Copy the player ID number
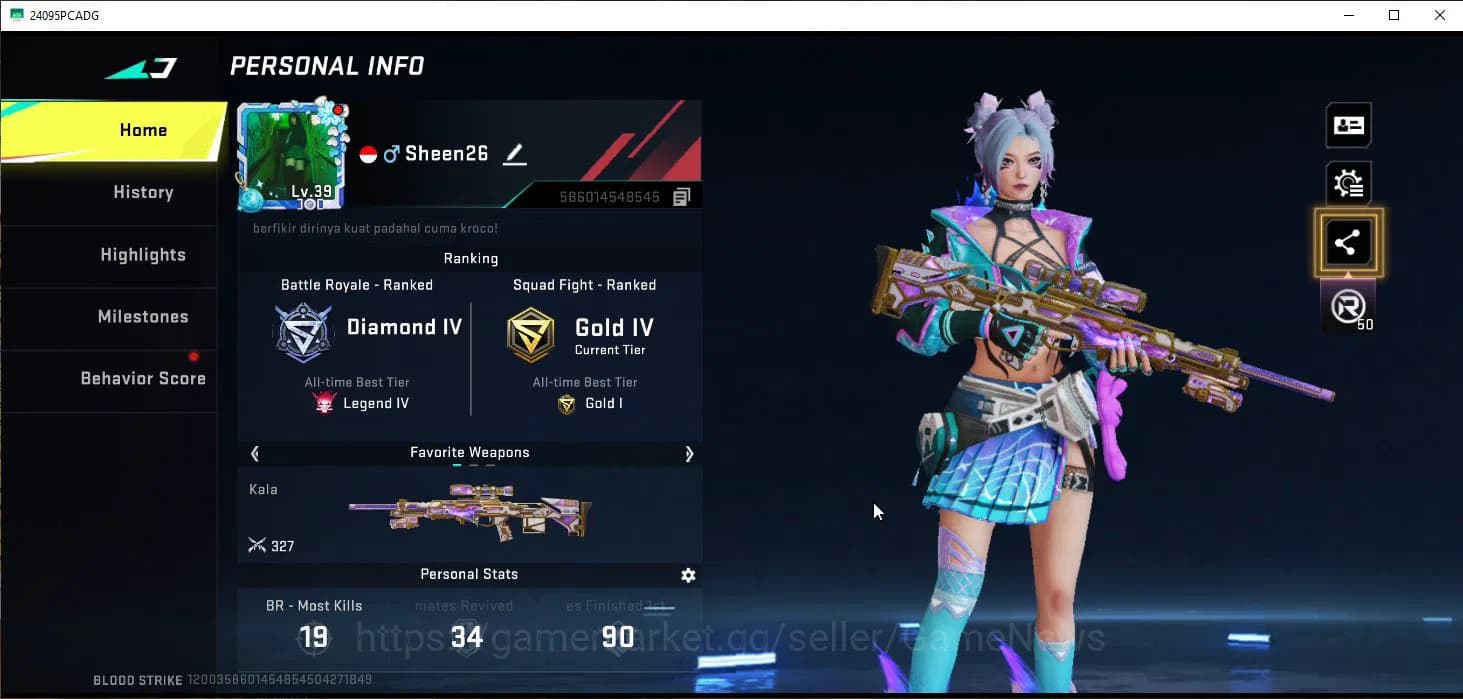 click(x=682, y=197)
